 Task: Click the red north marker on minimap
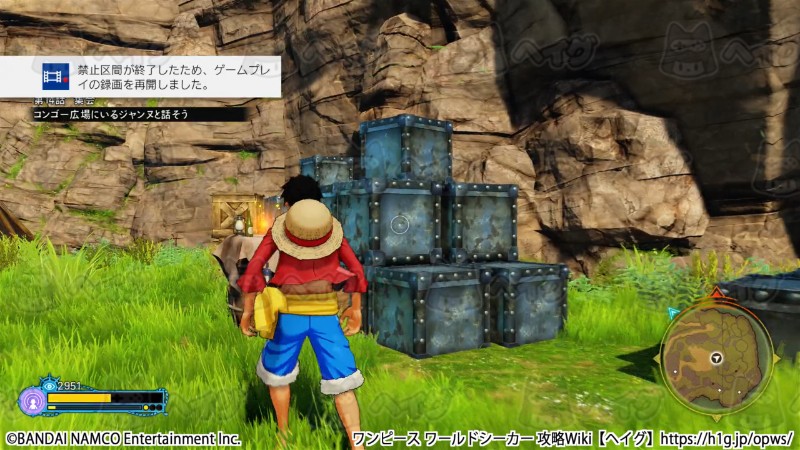pos(717,293)
